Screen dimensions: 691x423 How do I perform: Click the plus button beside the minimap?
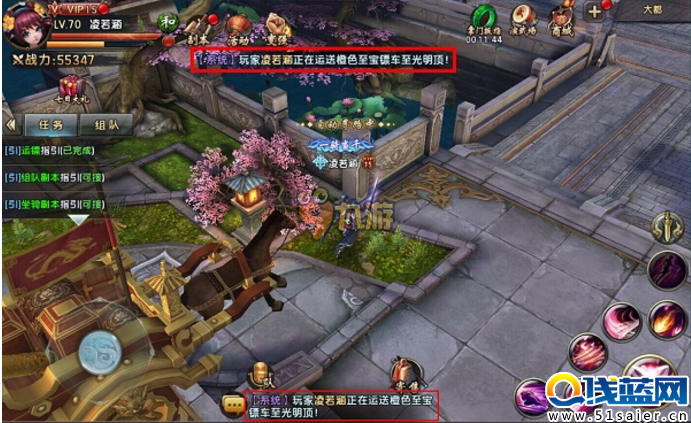(x=594, y=12)
